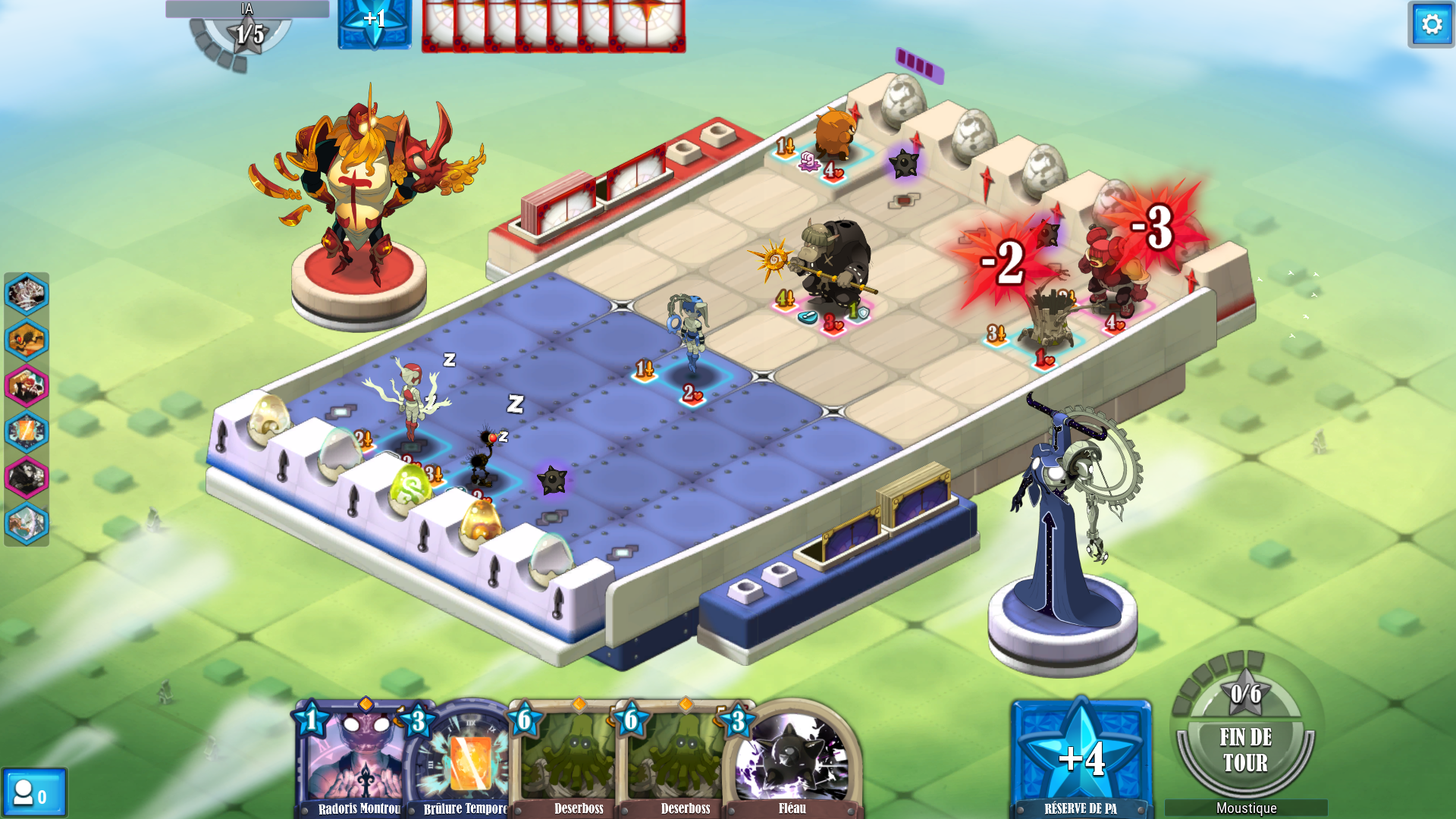Choose the Brûlure Temporelle spell card

(464, 758)
